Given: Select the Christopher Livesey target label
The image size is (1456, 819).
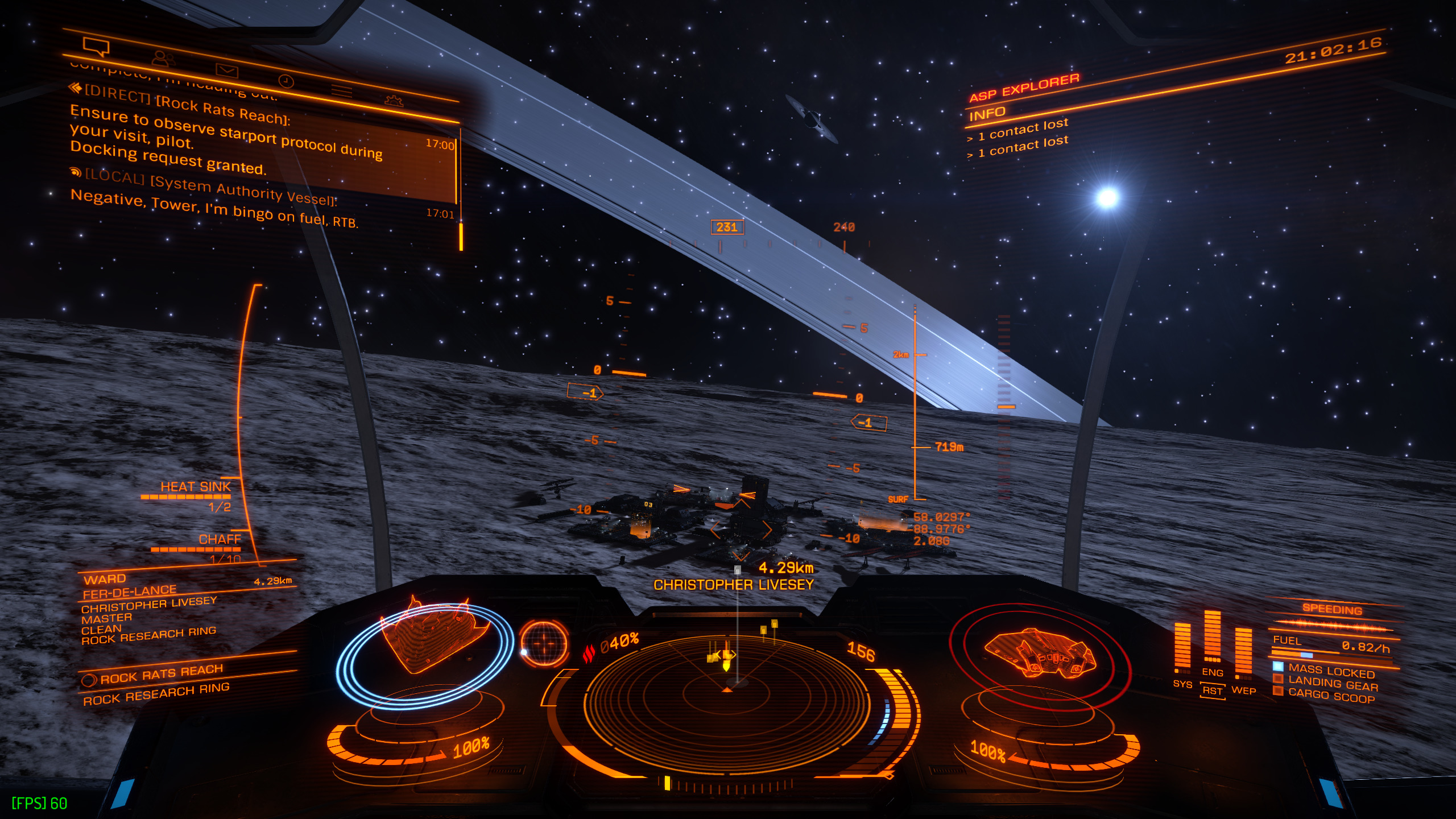Looking at the screenshot, I should 733,585.
